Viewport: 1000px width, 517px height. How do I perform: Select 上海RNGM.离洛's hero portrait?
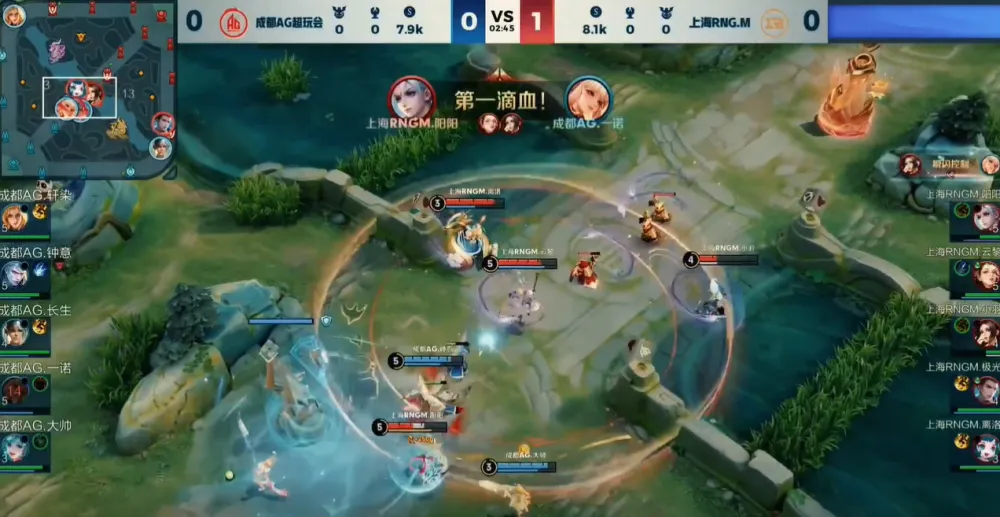click(x=986, y=449)
